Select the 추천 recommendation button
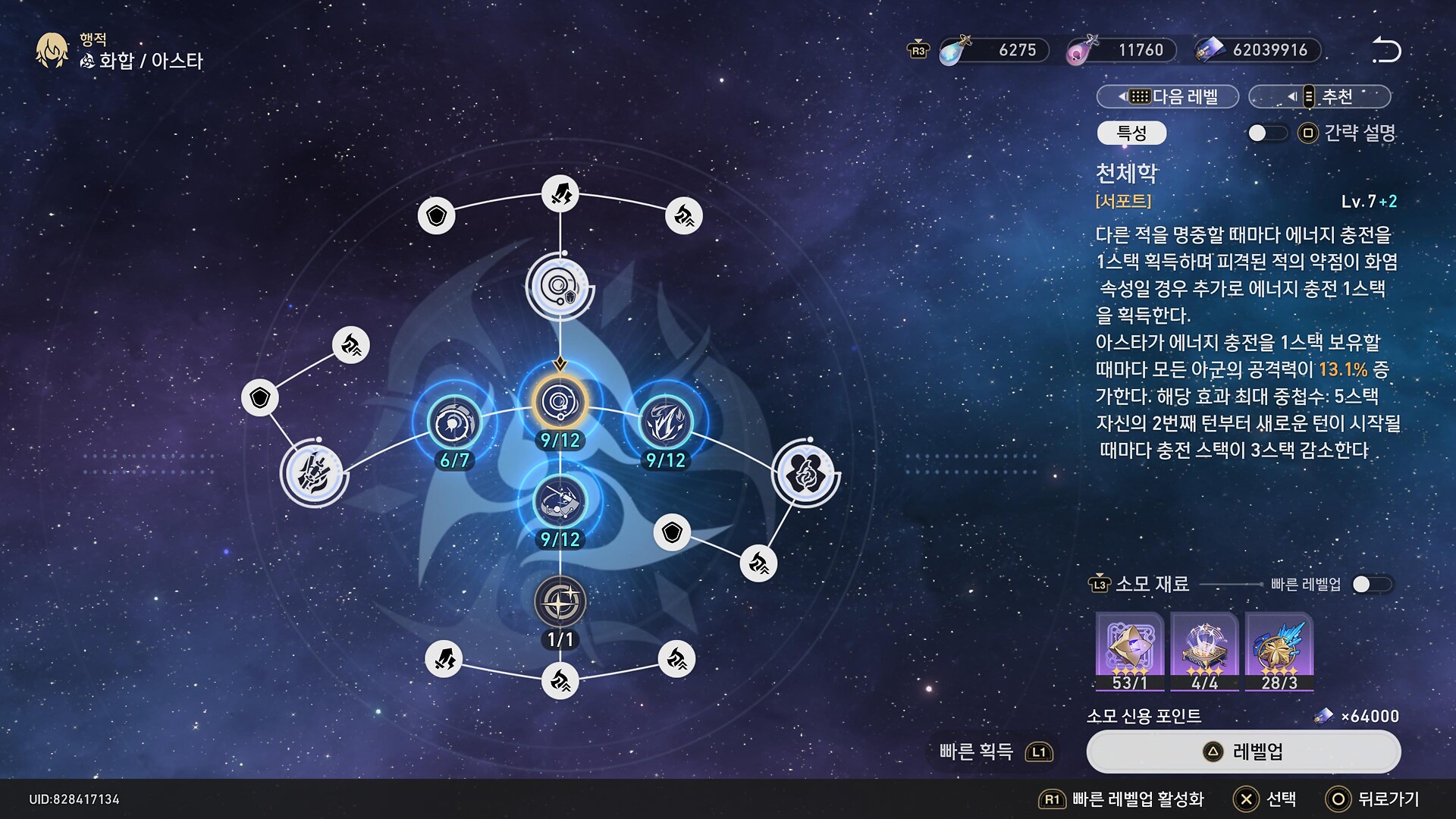The width and height of the screenshot is (1456, 819). (1319, 96)
